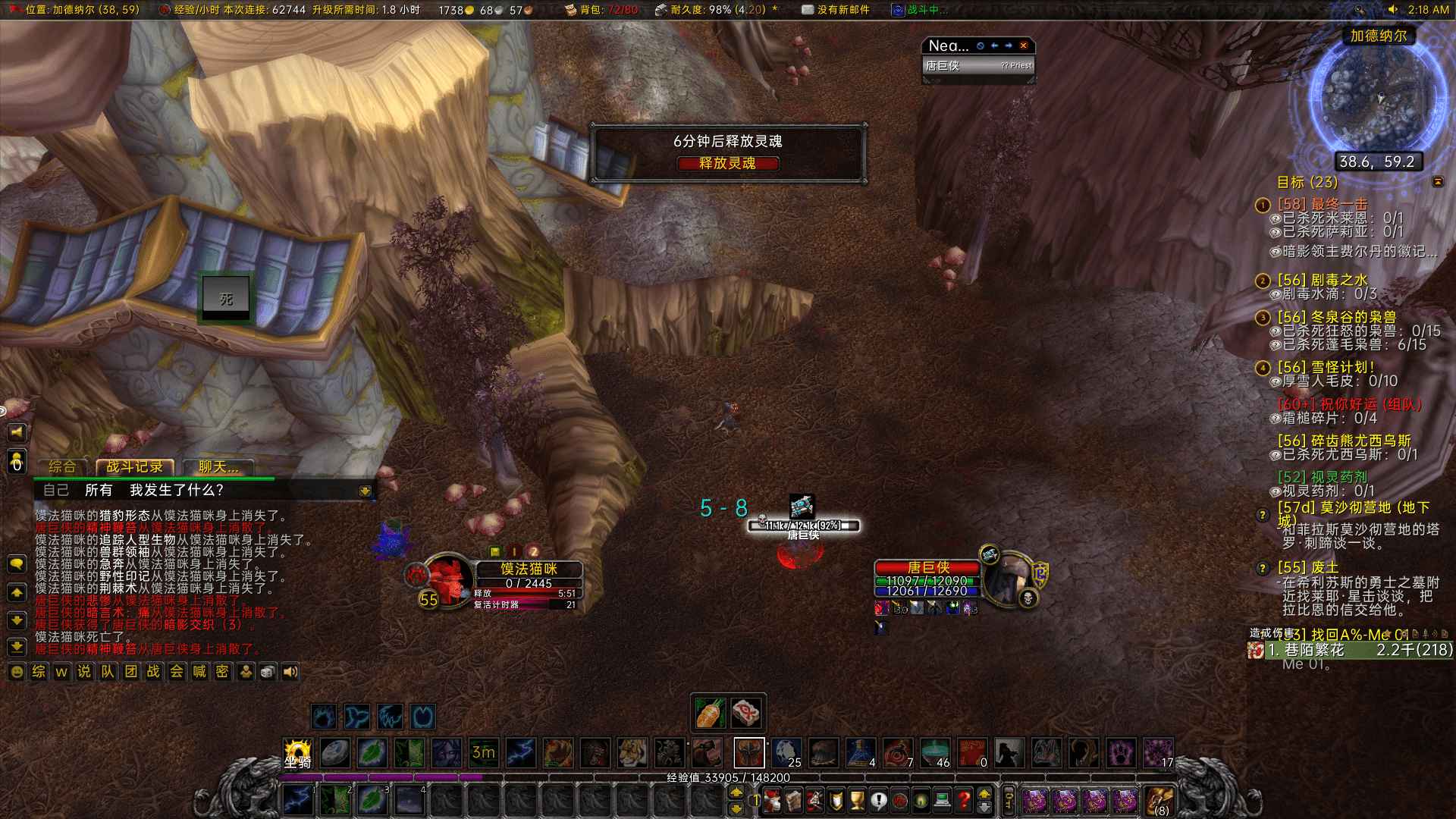Activate the 坐骑 mount button

pyautogui.click(x=298, y=753)
